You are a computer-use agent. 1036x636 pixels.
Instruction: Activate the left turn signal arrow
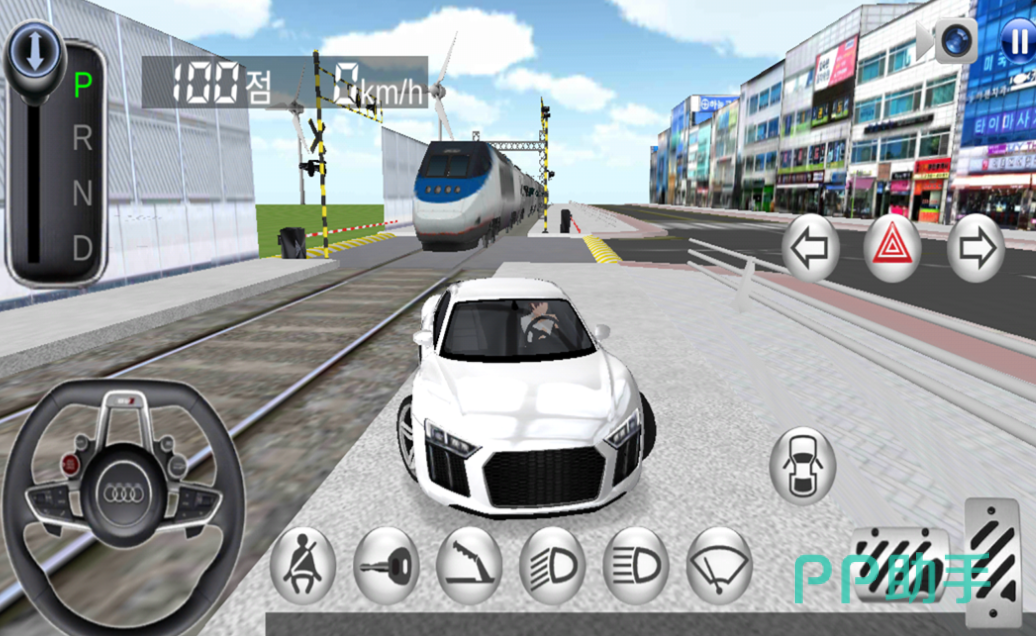pyautogui.click(x=810, y=249)
